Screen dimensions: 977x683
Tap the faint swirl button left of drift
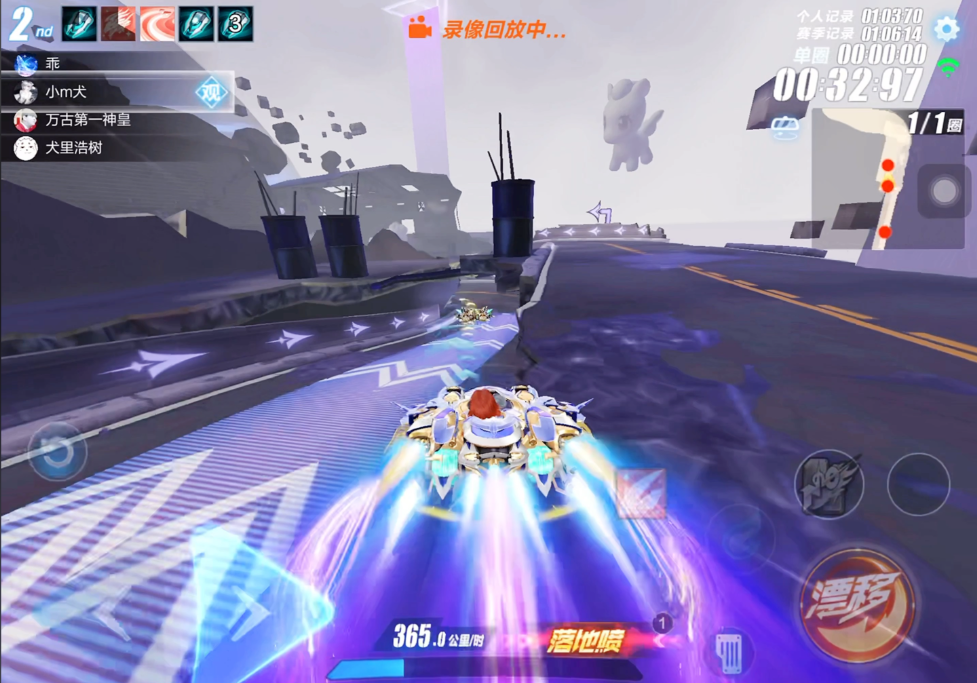(x=740, y=534)
